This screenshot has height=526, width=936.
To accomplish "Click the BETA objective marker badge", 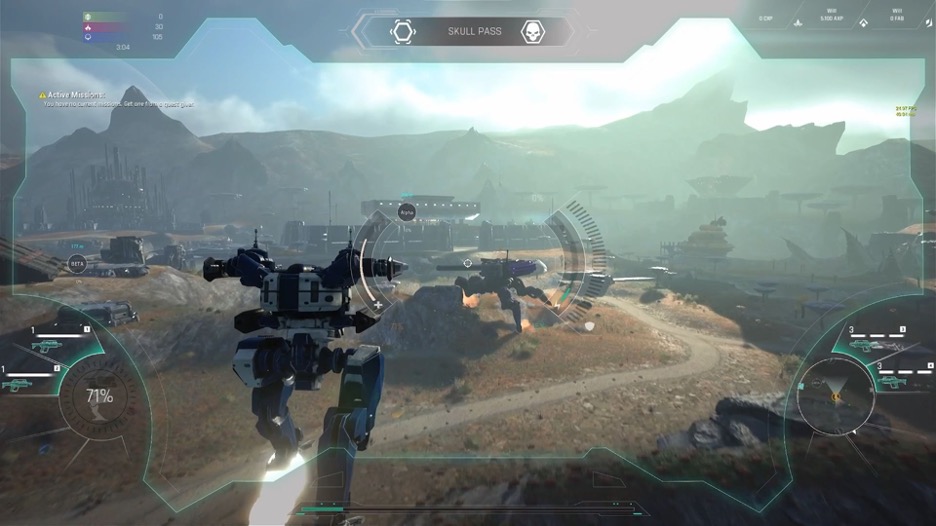I will [x=77, y=263].
